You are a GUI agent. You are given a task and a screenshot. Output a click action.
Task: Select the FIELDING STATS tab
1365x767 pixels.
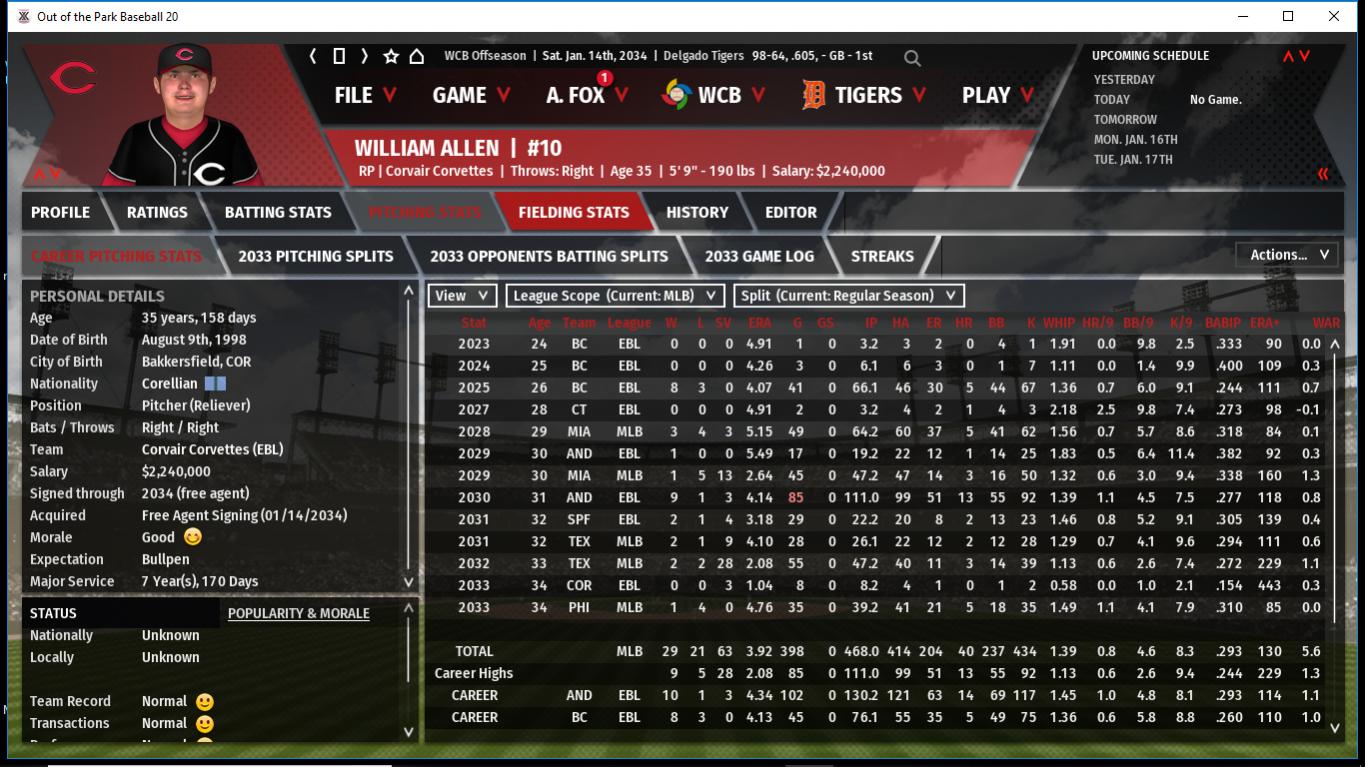point(573,212)
